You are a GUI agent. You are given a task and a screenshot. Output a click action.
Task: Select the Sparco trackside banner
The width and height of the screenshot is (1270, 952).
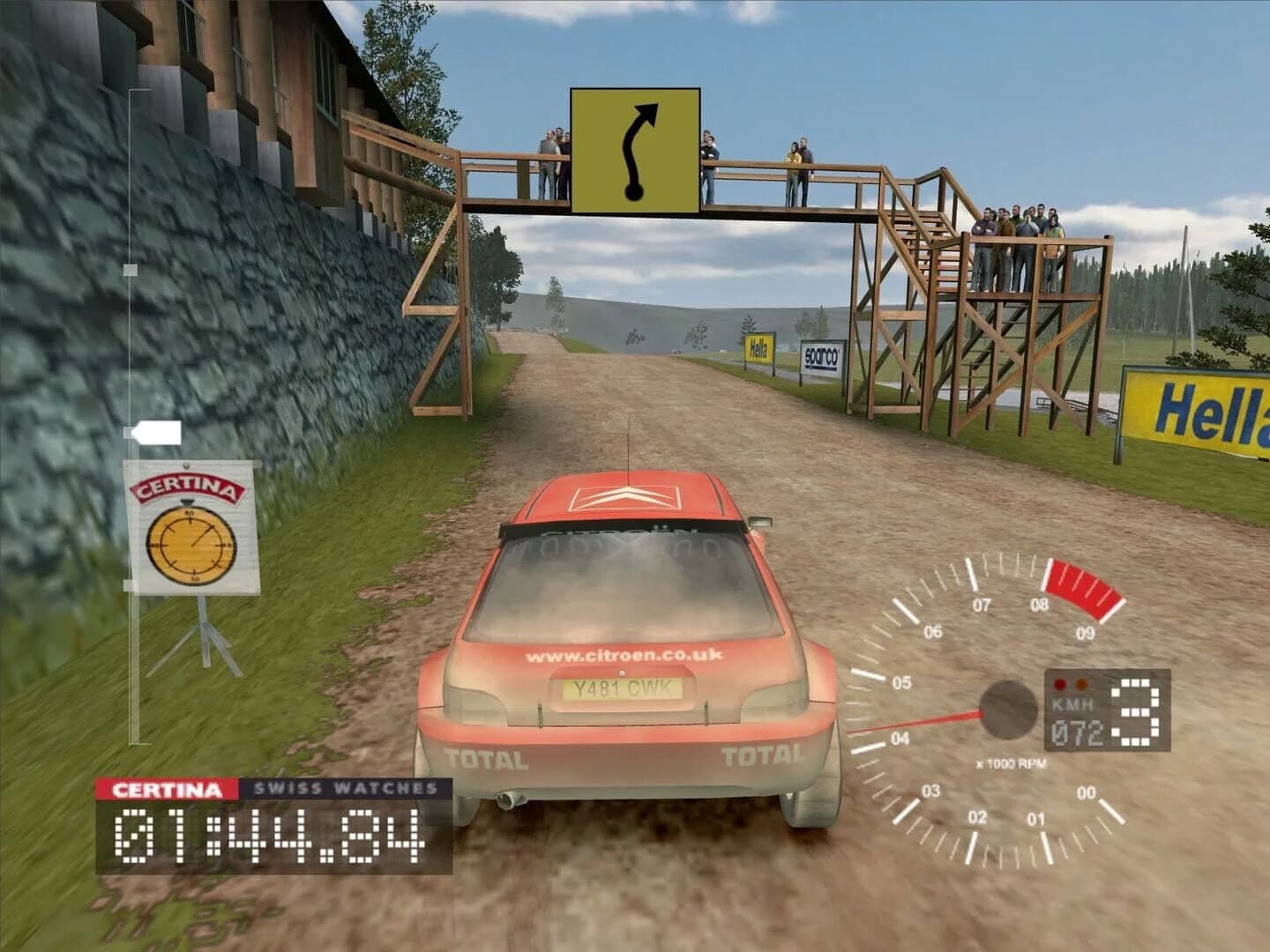[821, 354]
